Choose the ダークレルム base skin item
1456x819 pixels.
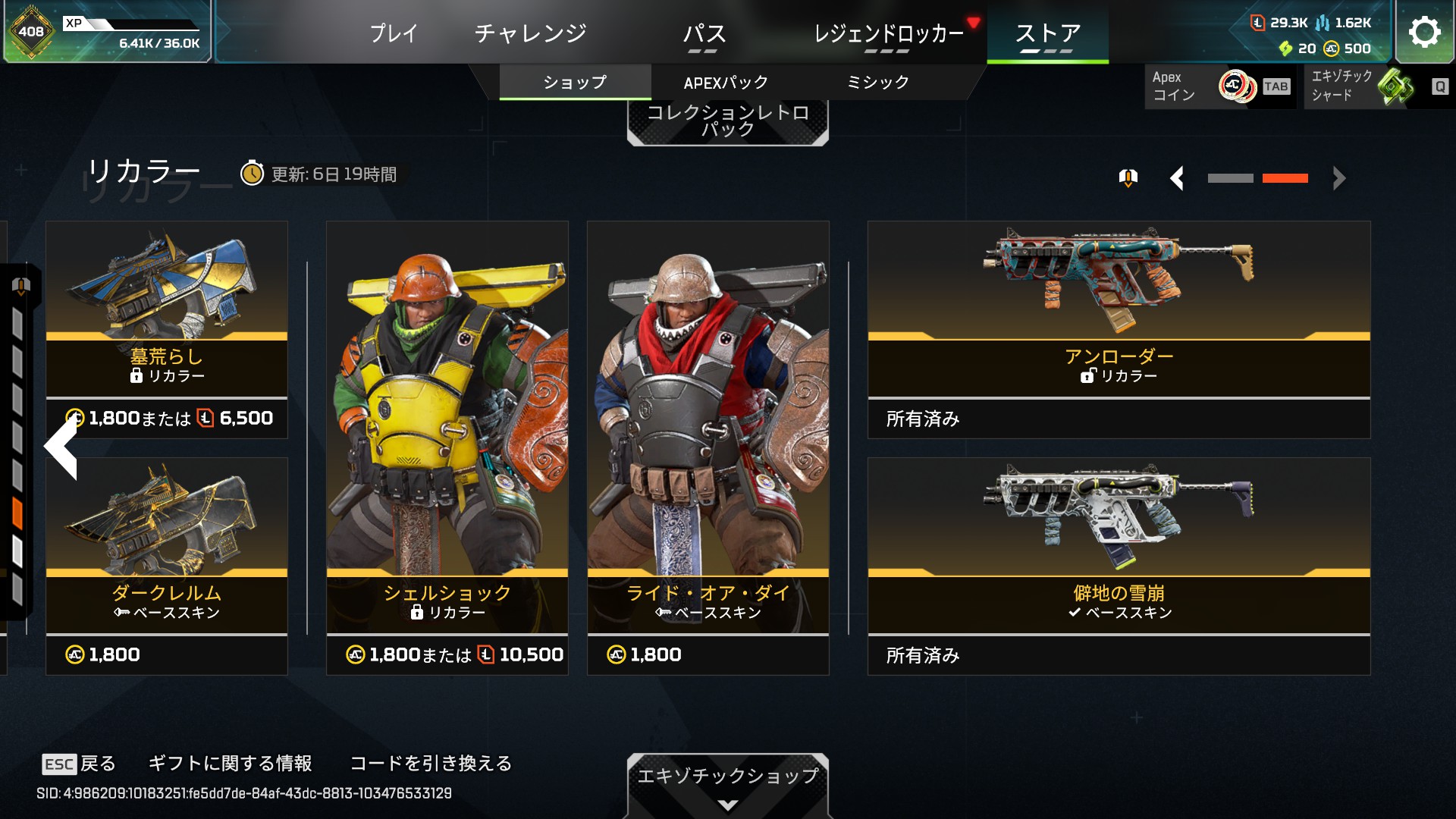167,565
